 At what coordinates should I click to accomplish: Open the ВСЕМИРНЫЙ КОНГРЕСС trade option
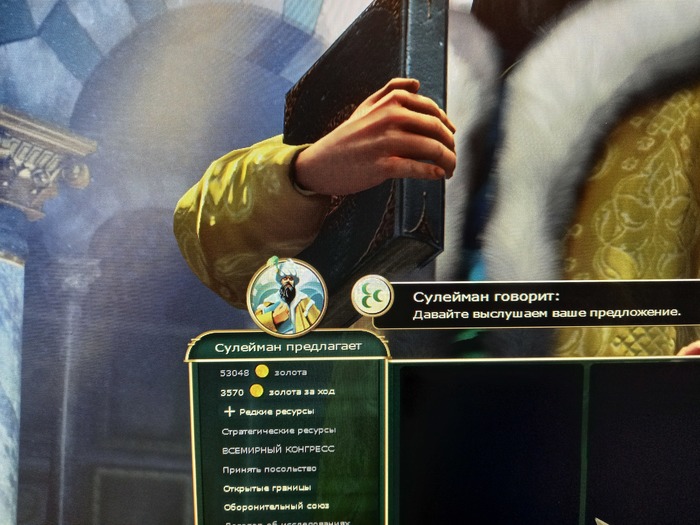point(279,449)
